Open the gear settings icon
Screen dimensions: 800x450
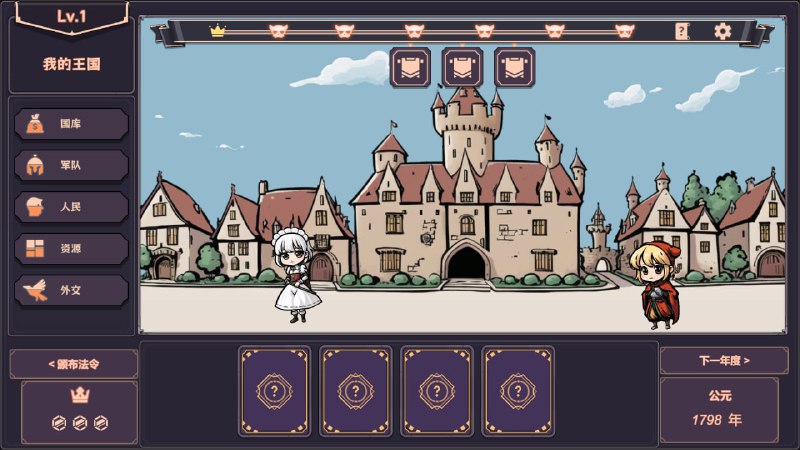coord(723,31)
